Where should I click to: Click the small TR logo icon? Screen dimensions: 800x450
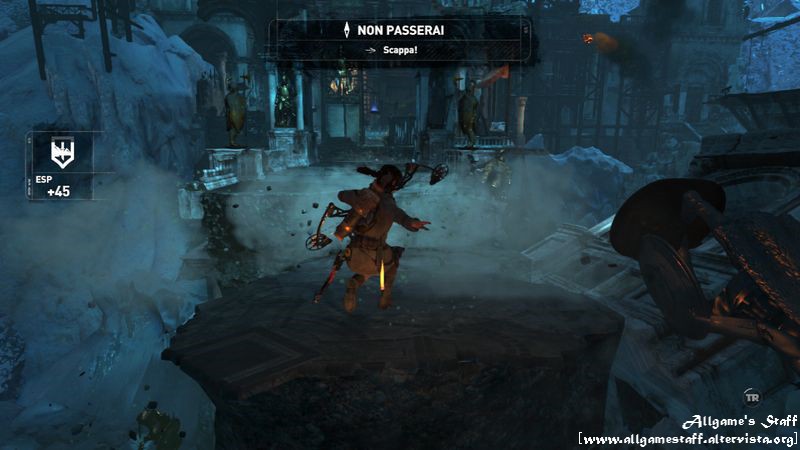[750, 395]
